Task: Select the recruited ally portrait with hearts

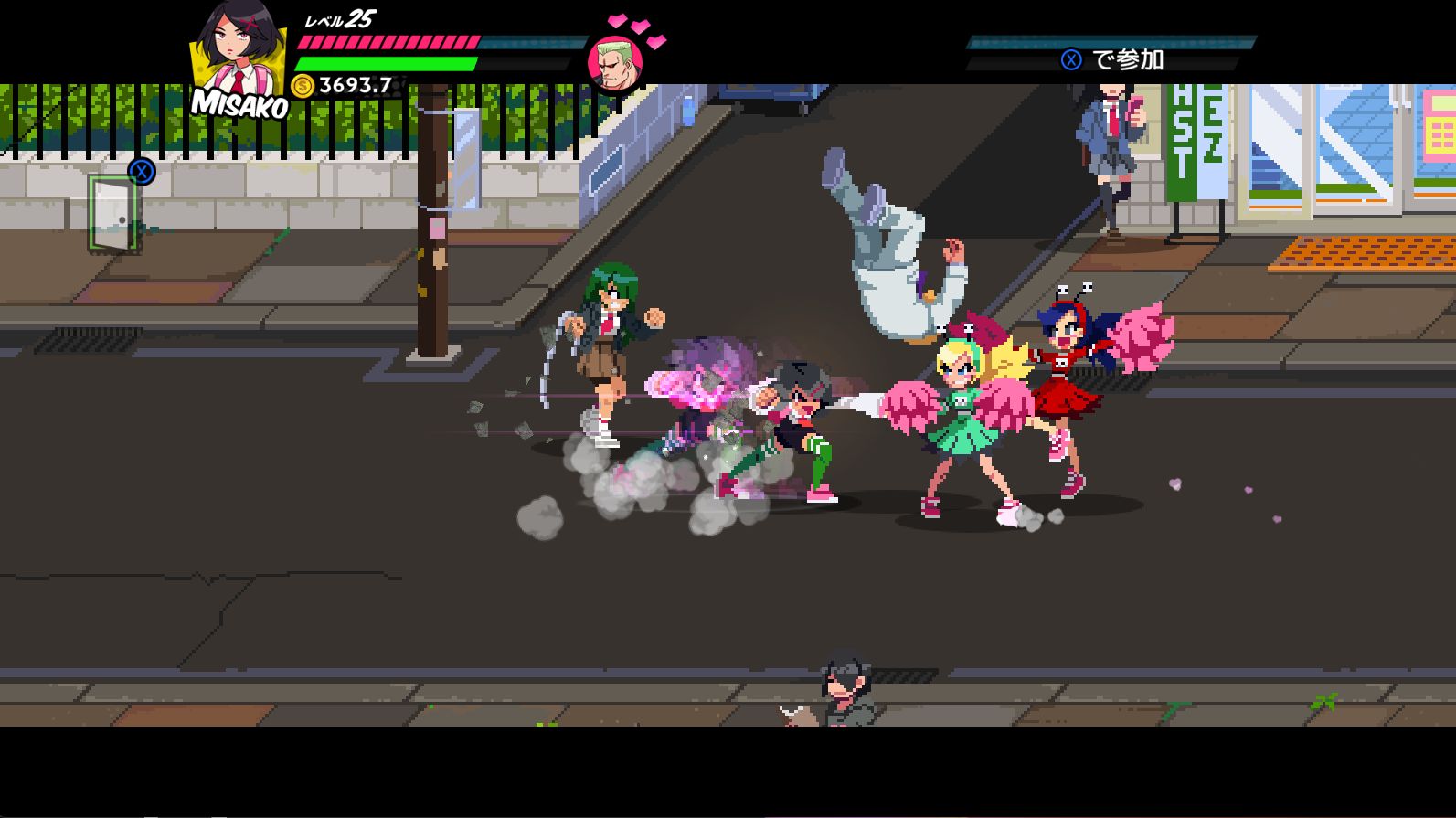Action: pyautogui.click(x=615, y=64)
